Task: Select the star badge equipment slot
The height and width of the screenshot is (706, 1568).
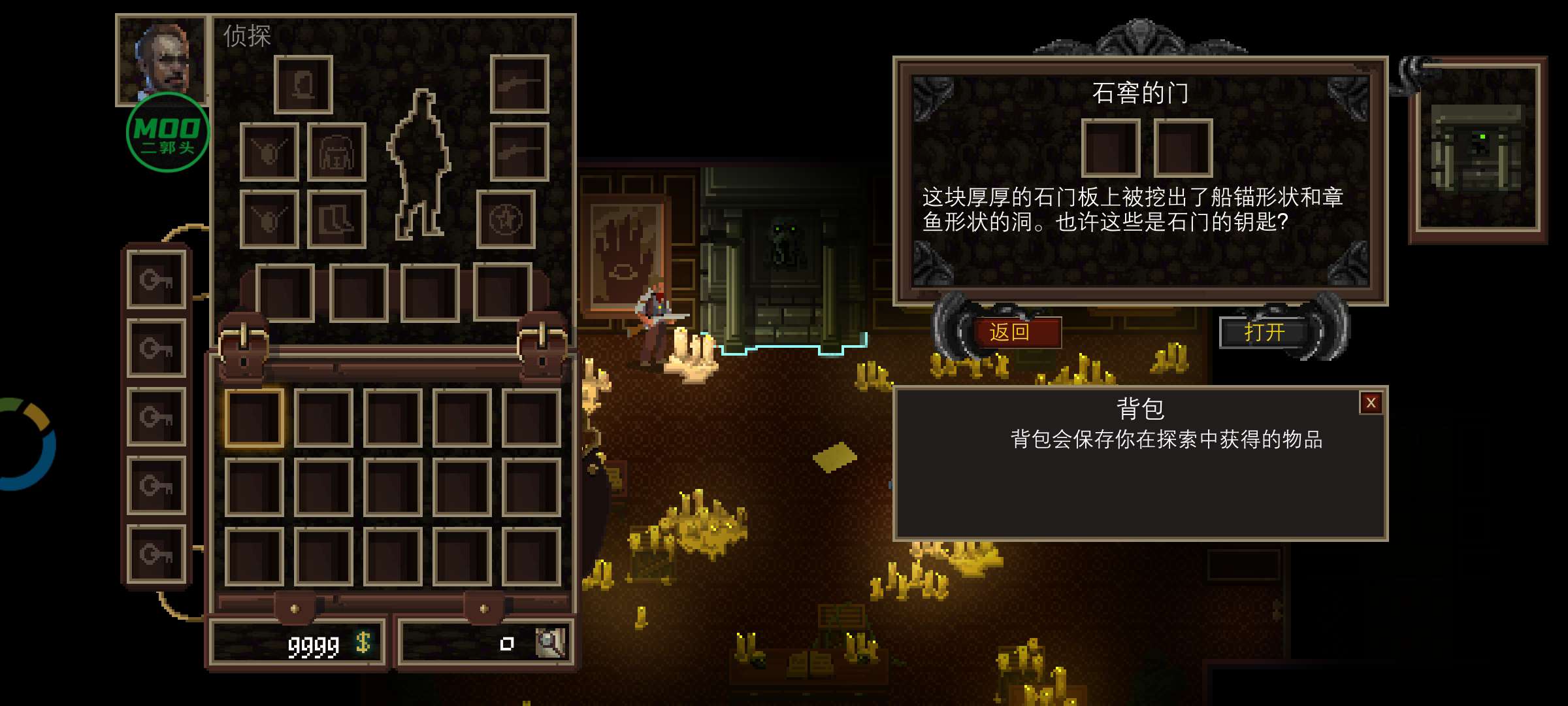Action: (506, 219)
